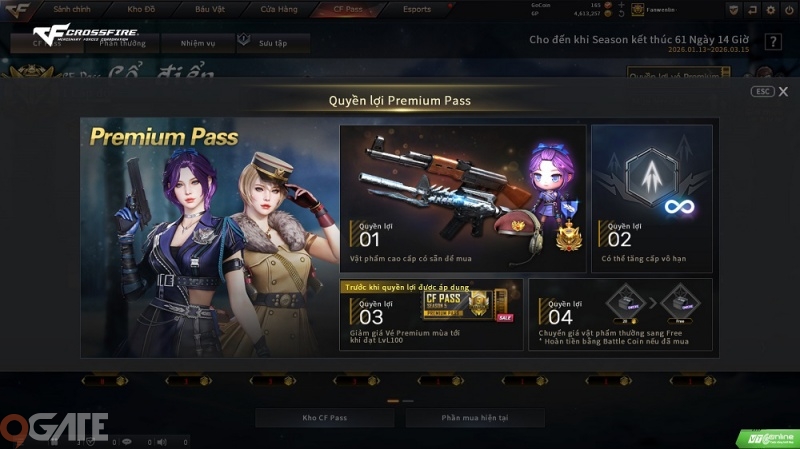View benefit 01 premium weapons panel

pos(462,199)
